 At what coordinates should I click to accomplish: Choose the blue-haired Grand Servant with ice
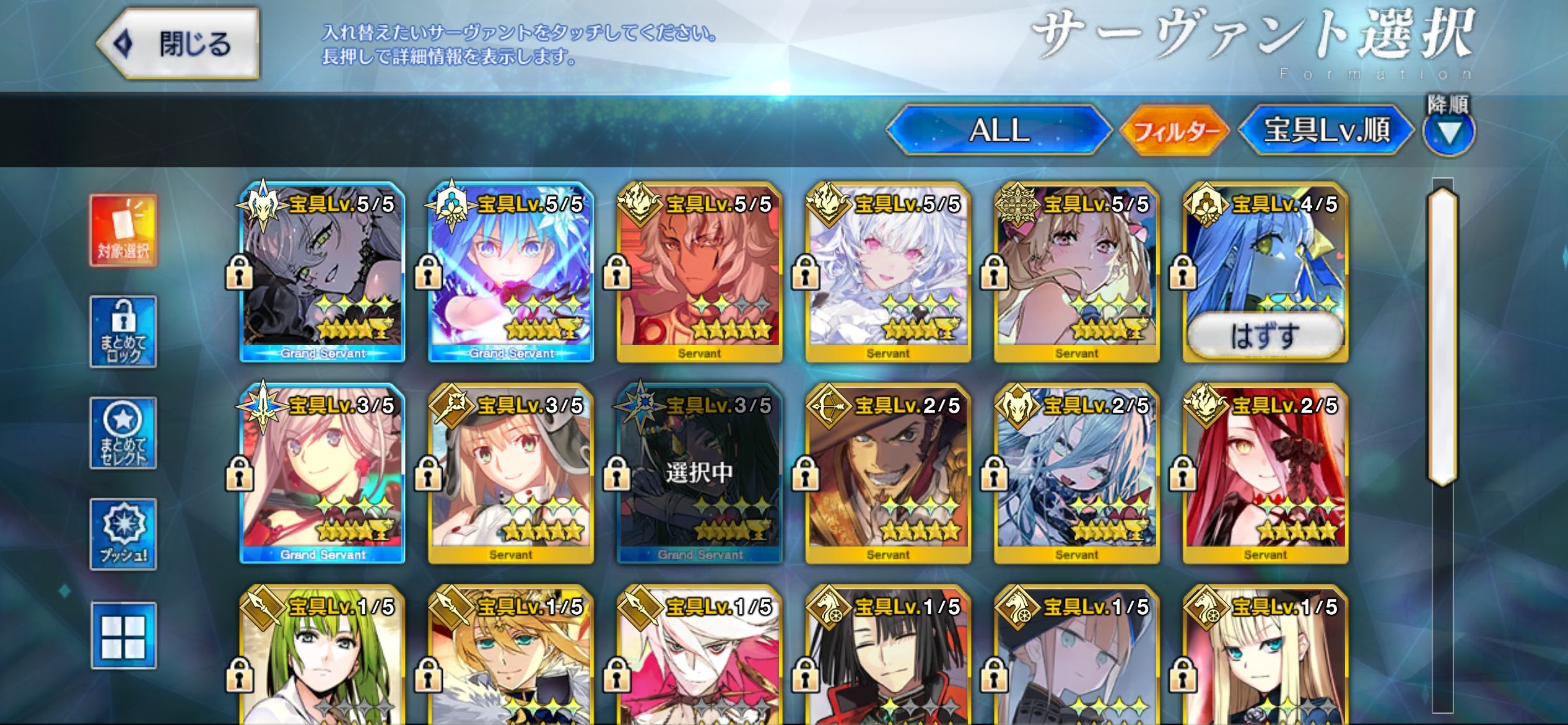(x=511, y=273)
